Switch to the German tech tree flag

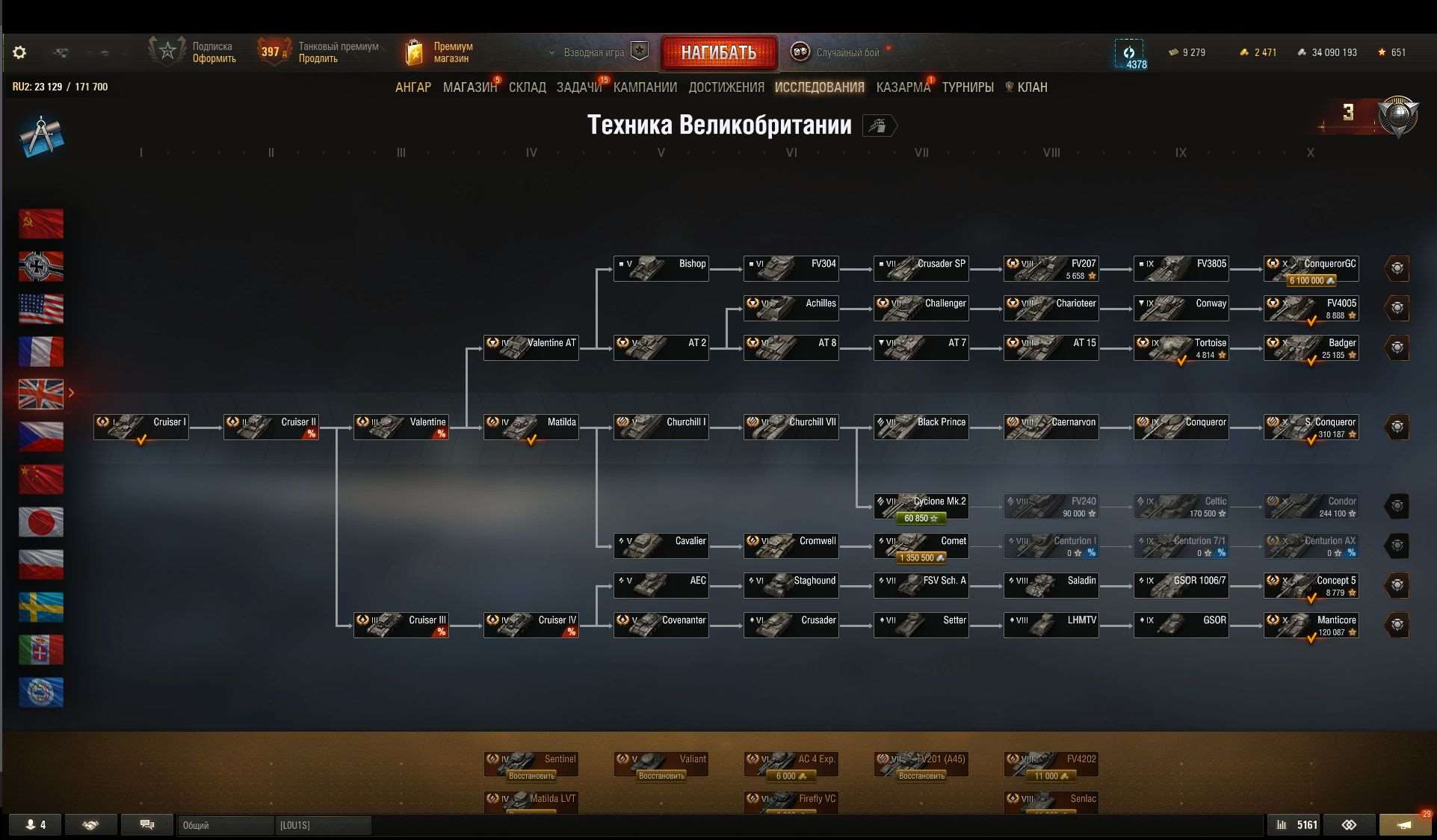[41, 266]
